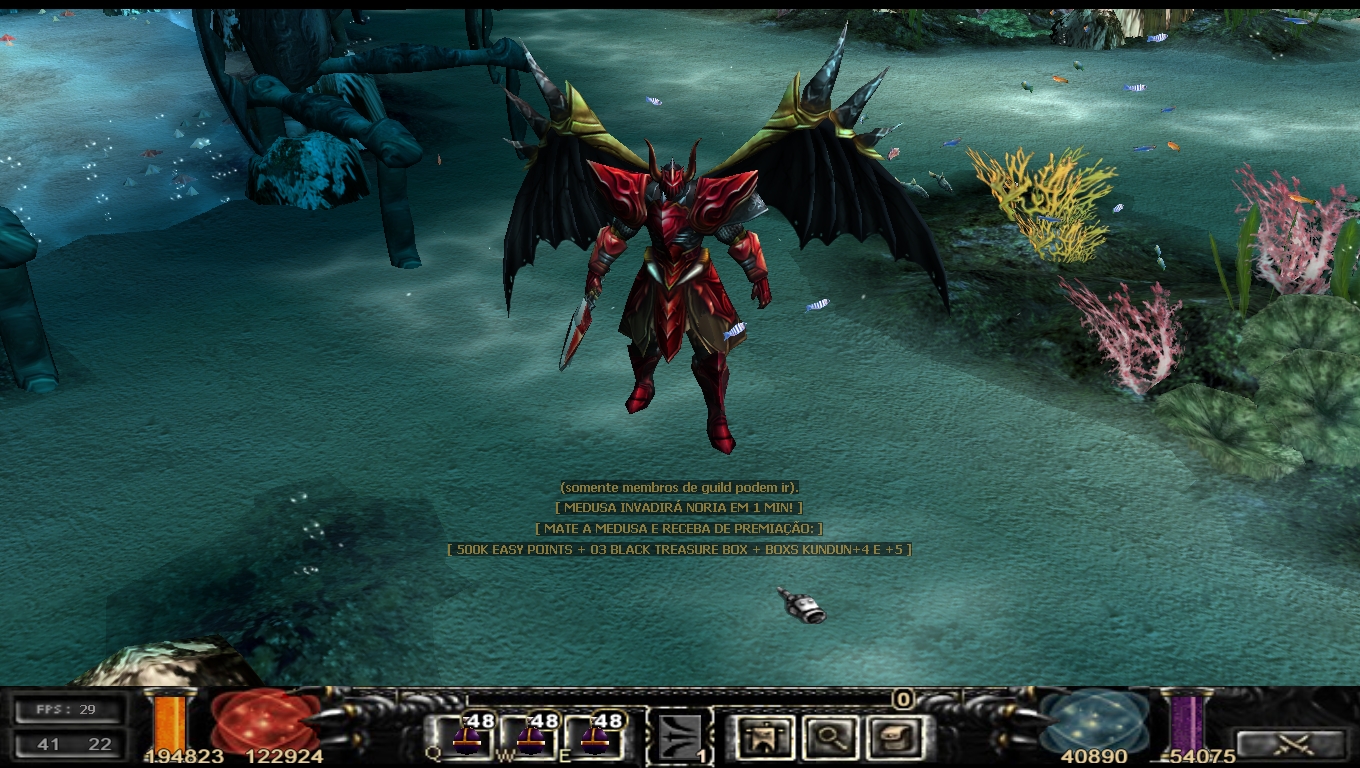The height and width of the screenshot is (768, 1360).
Task: Click the crossed swords button
Action: [1291, 744]
